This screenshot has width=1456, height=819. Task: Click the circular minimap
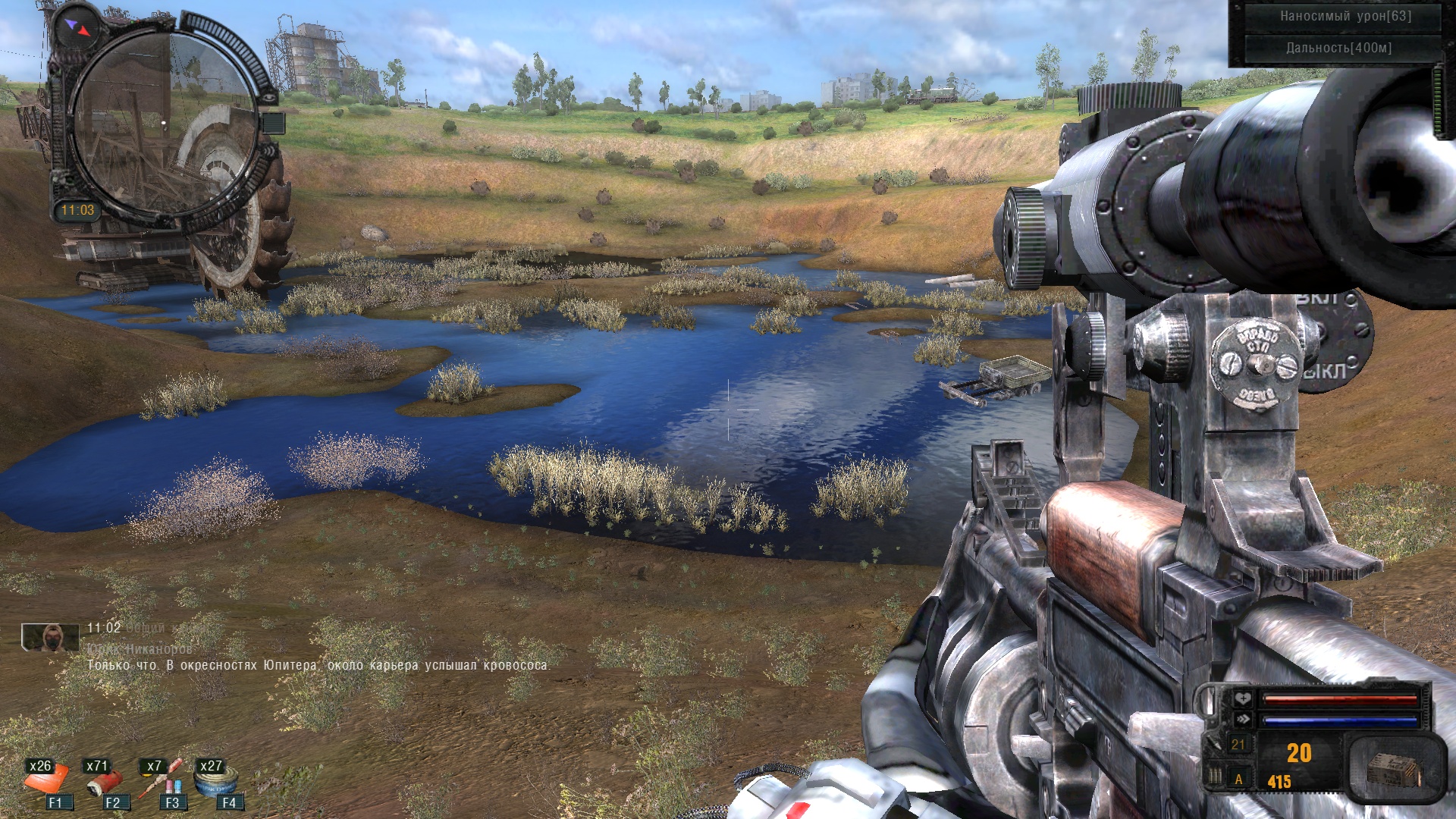164,121
